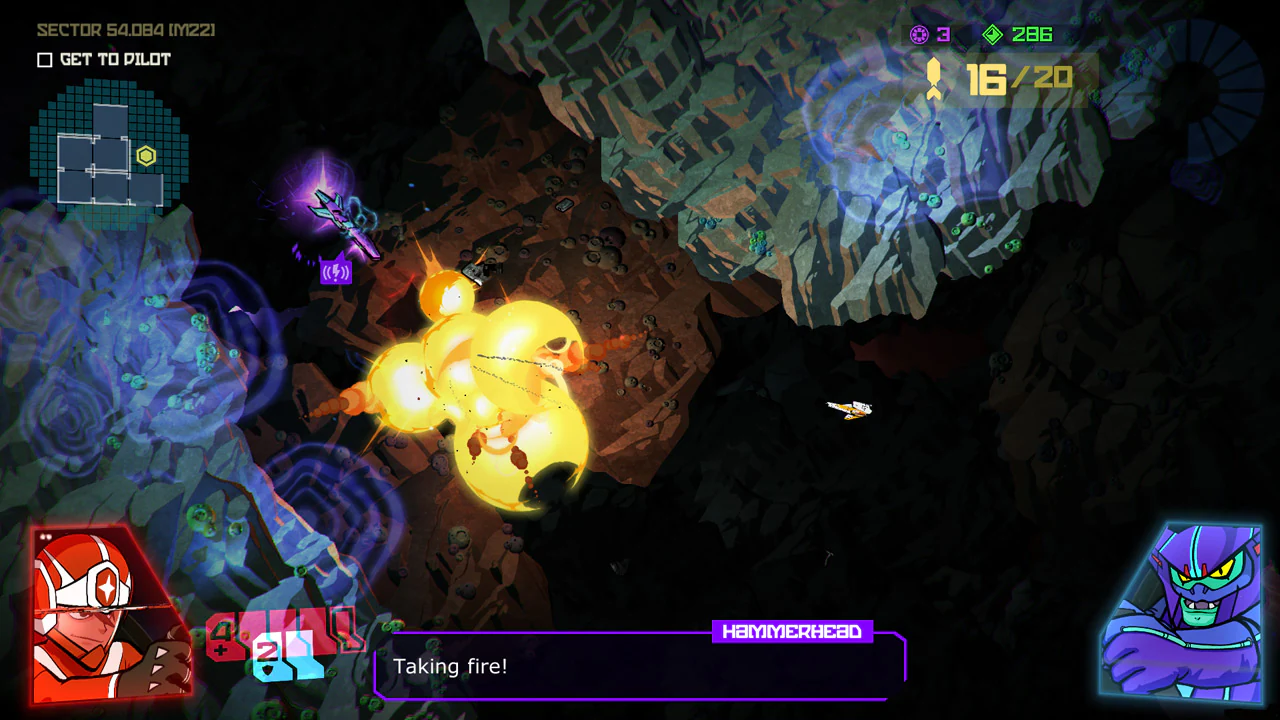Click the HAMMERHEAD name tag

point(793,631)
